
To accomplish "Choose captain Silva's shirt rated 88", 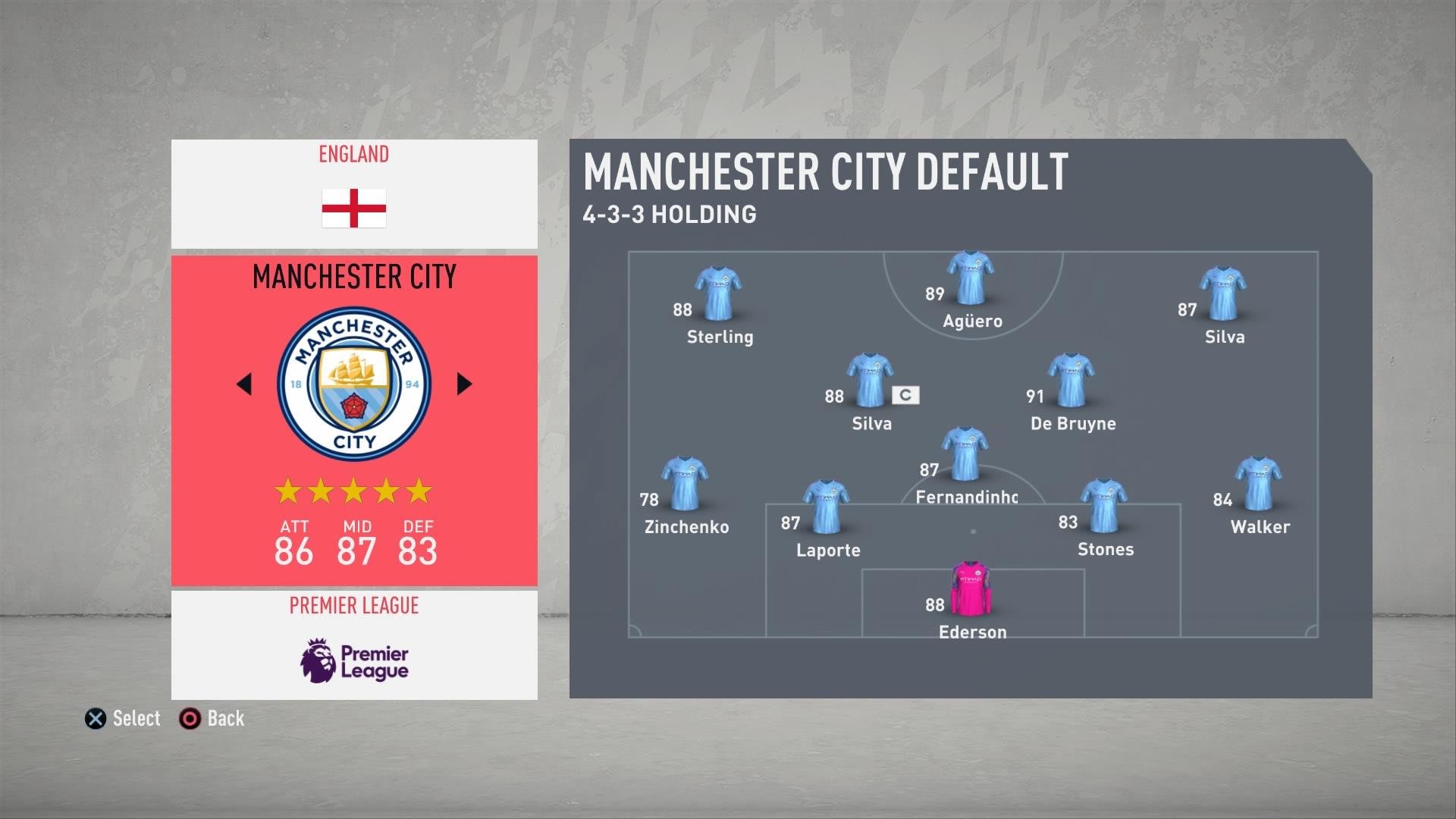I will pos(869,381).
